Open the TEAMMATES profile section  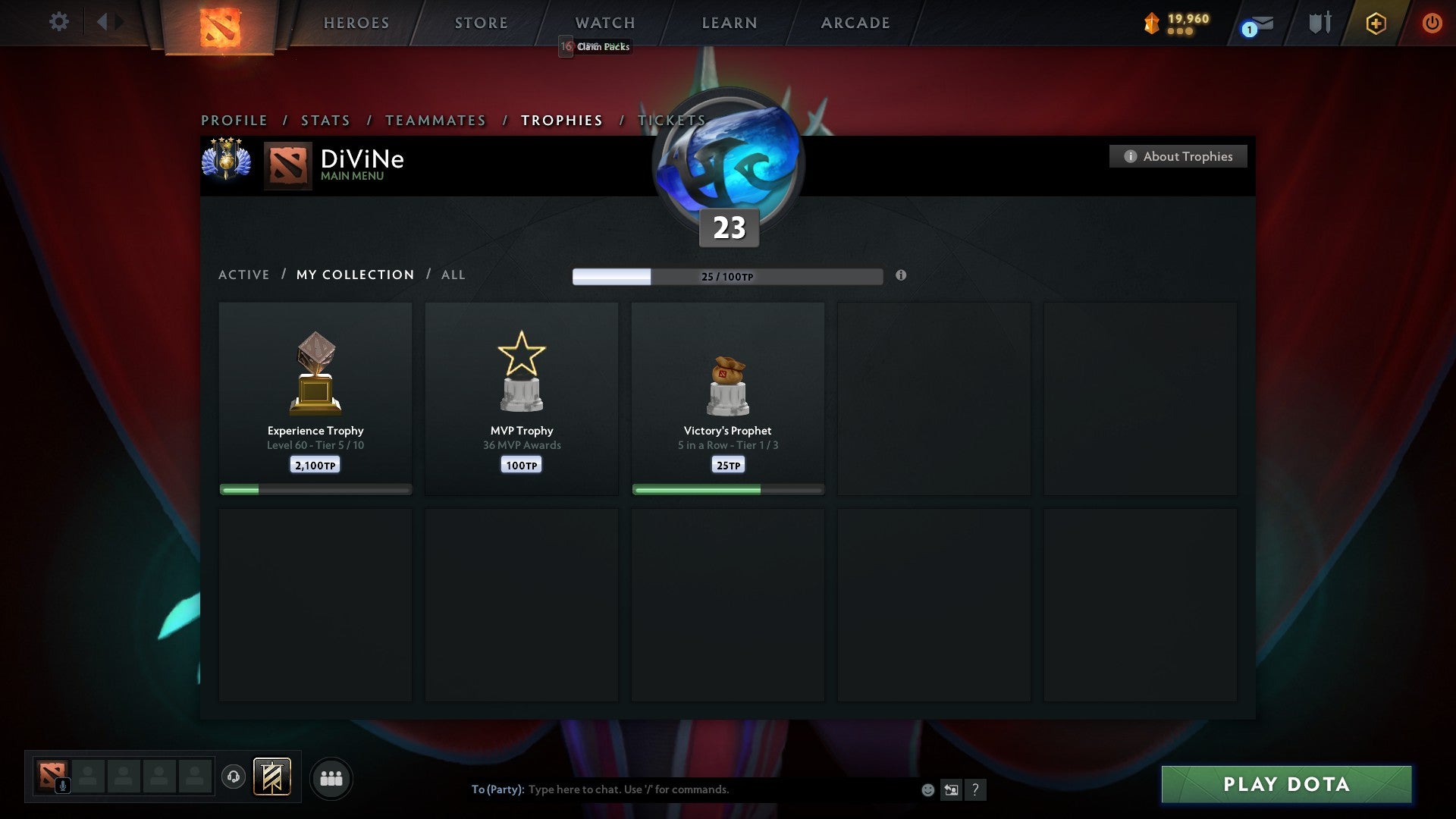point(436,120)
